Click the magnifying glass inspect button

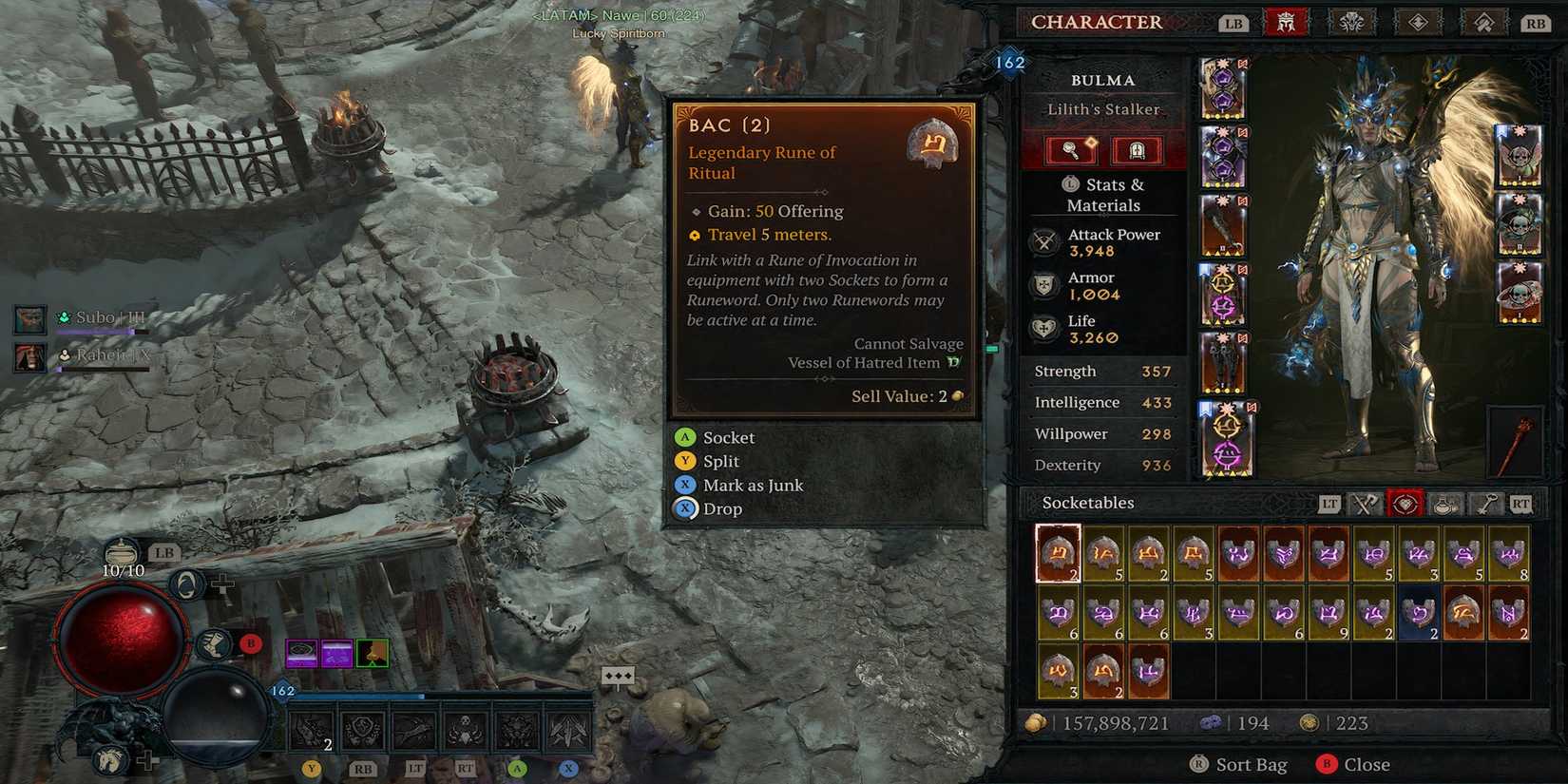1071,150
